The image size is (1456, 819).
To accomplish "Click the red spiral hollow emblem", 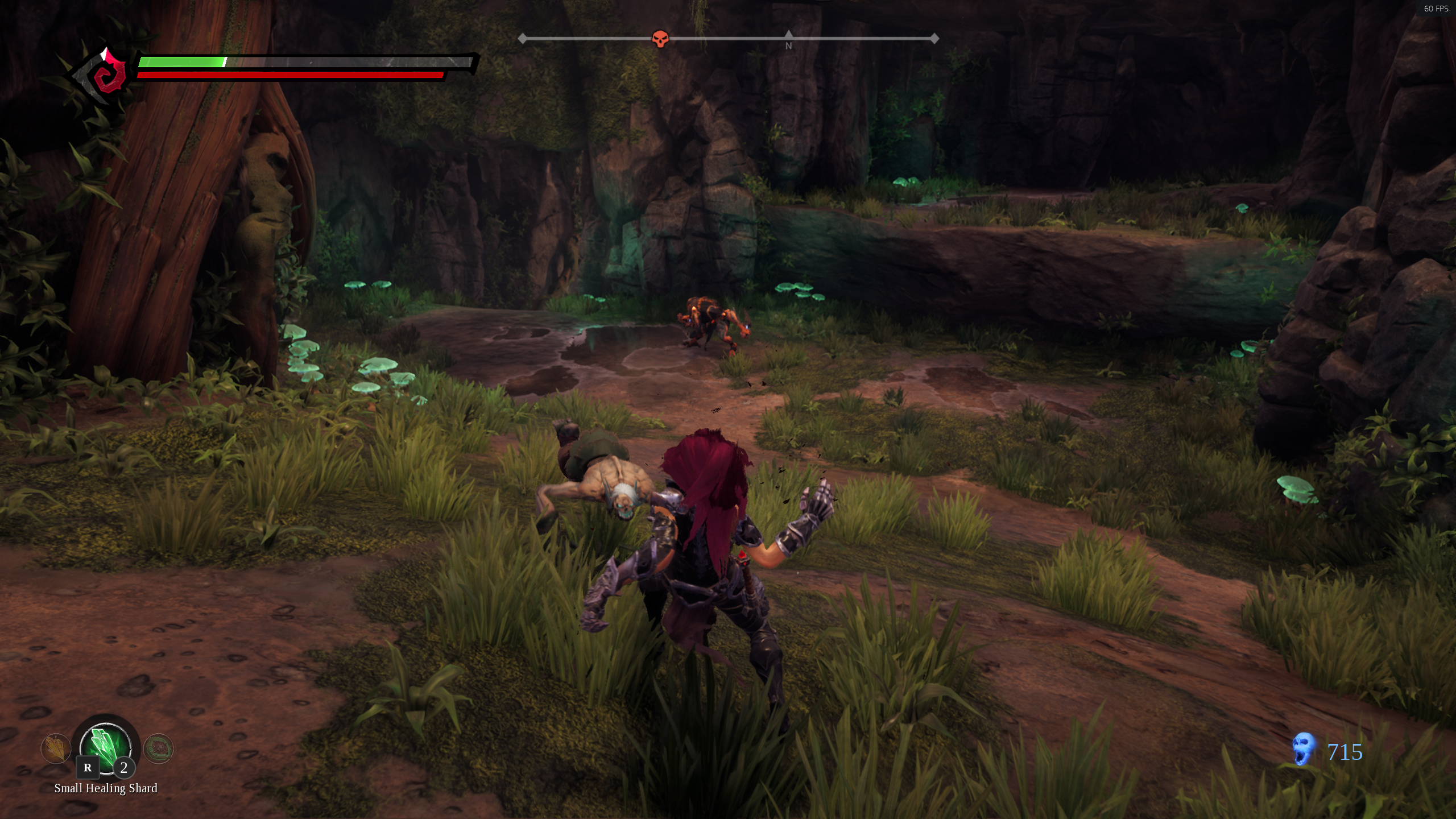I will pyautogui.click(x=109, y=76).
